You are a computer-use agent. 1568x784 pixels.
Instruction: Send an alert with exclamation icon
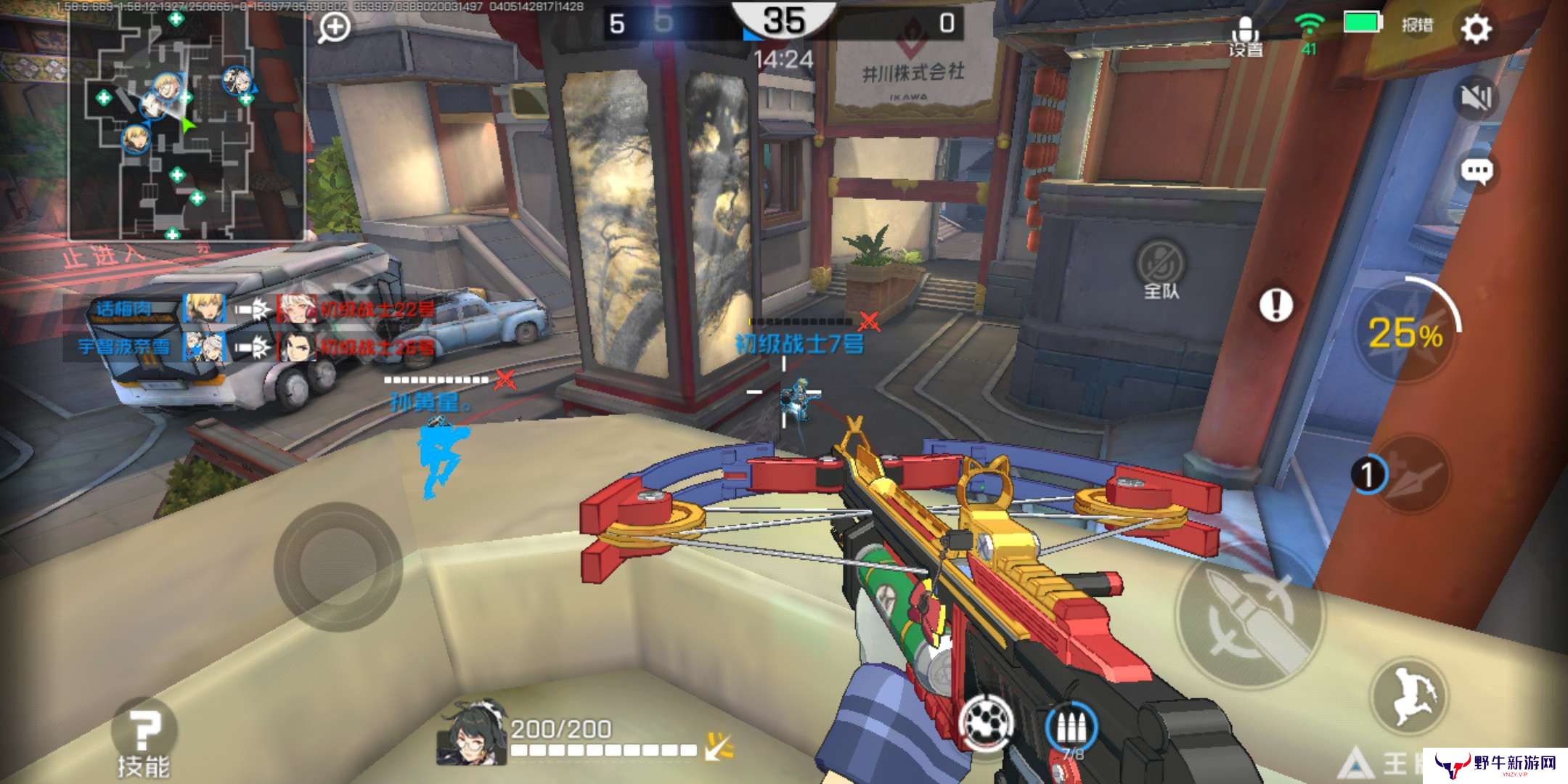click(1275, 304)
